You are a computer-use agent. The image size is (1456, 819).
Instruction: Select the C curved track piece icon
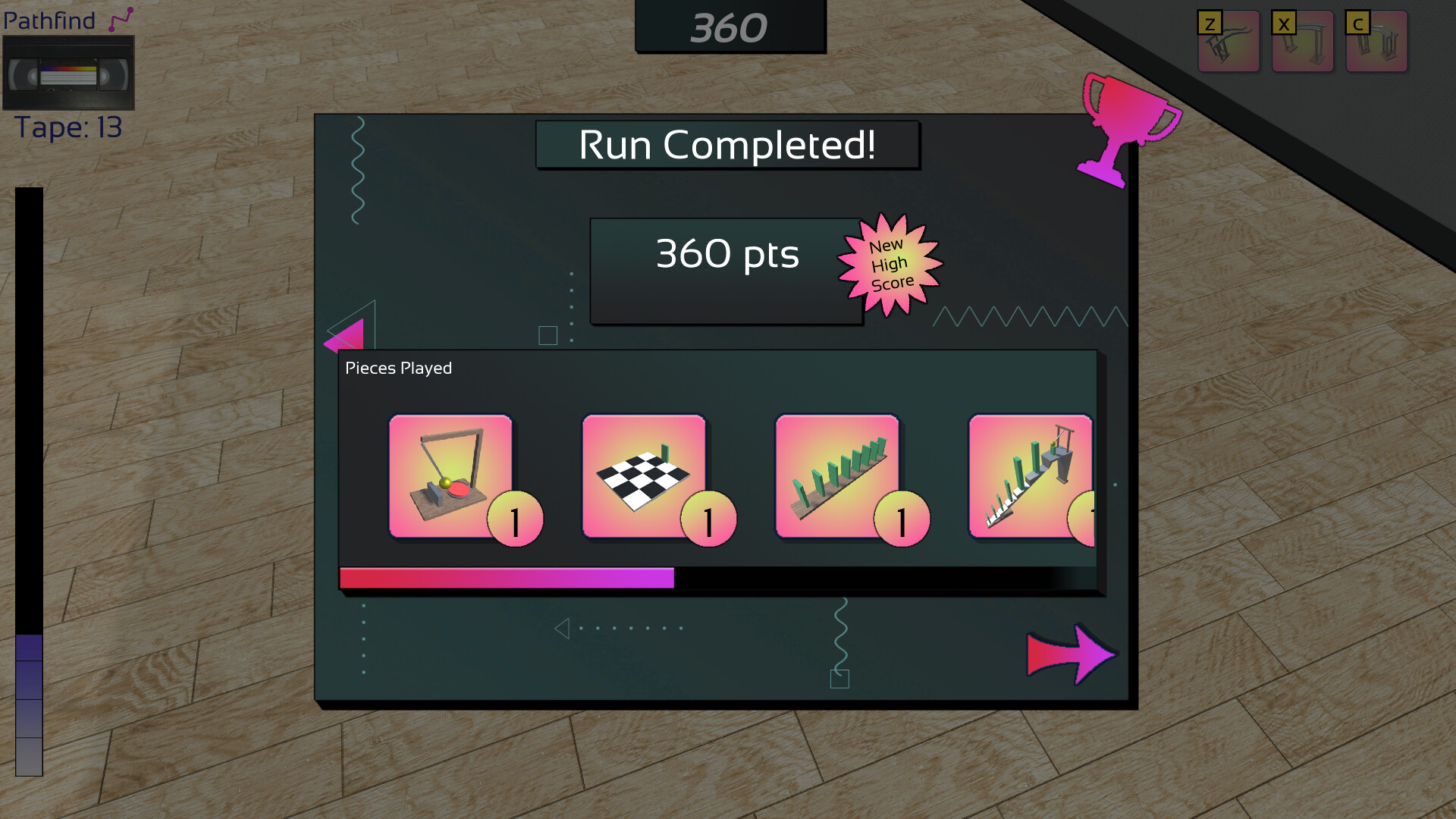[1376, 42]
